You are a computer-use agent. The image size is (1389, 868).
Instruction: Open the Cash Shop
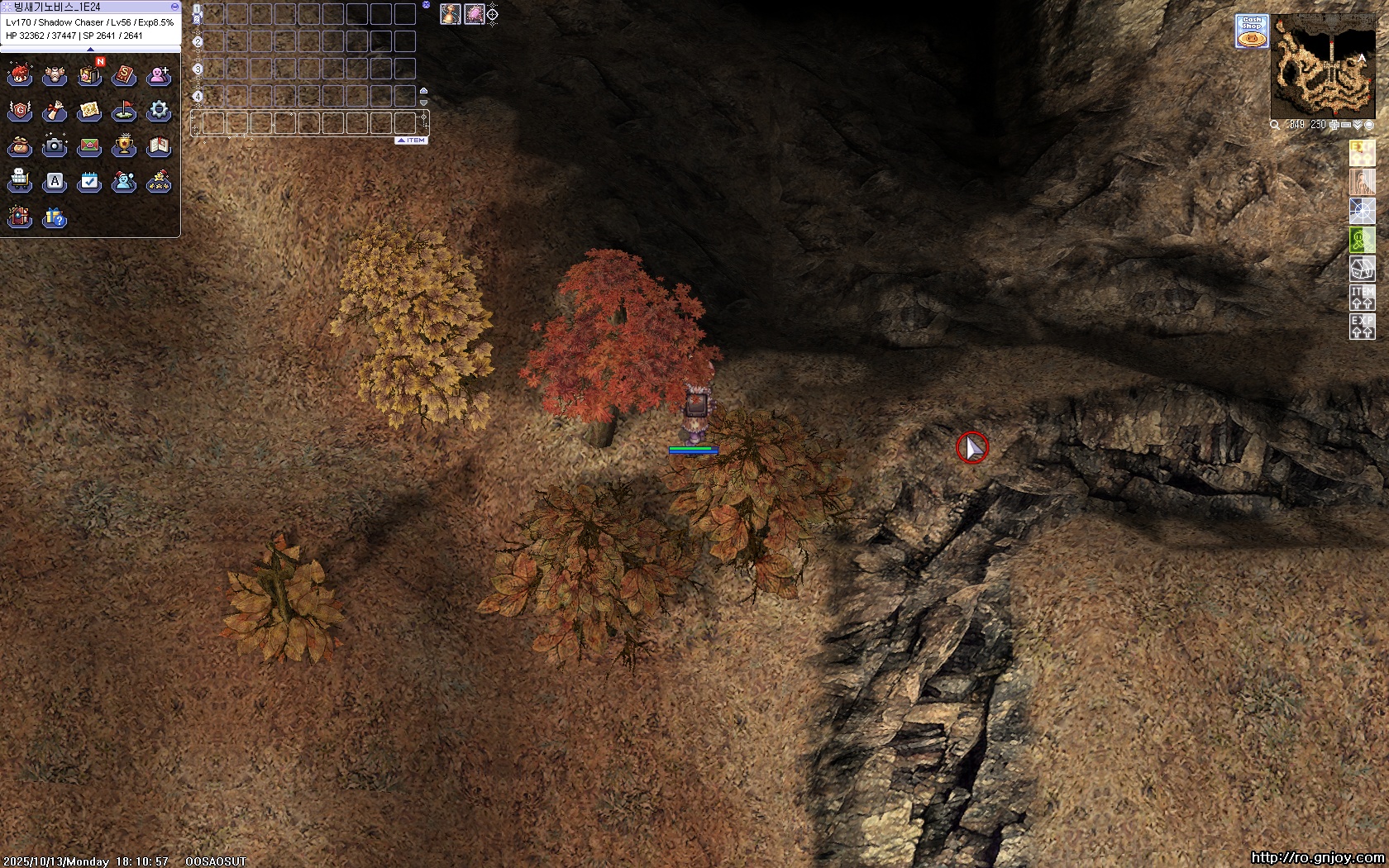pyautogui.click(x=1252, y=31)
